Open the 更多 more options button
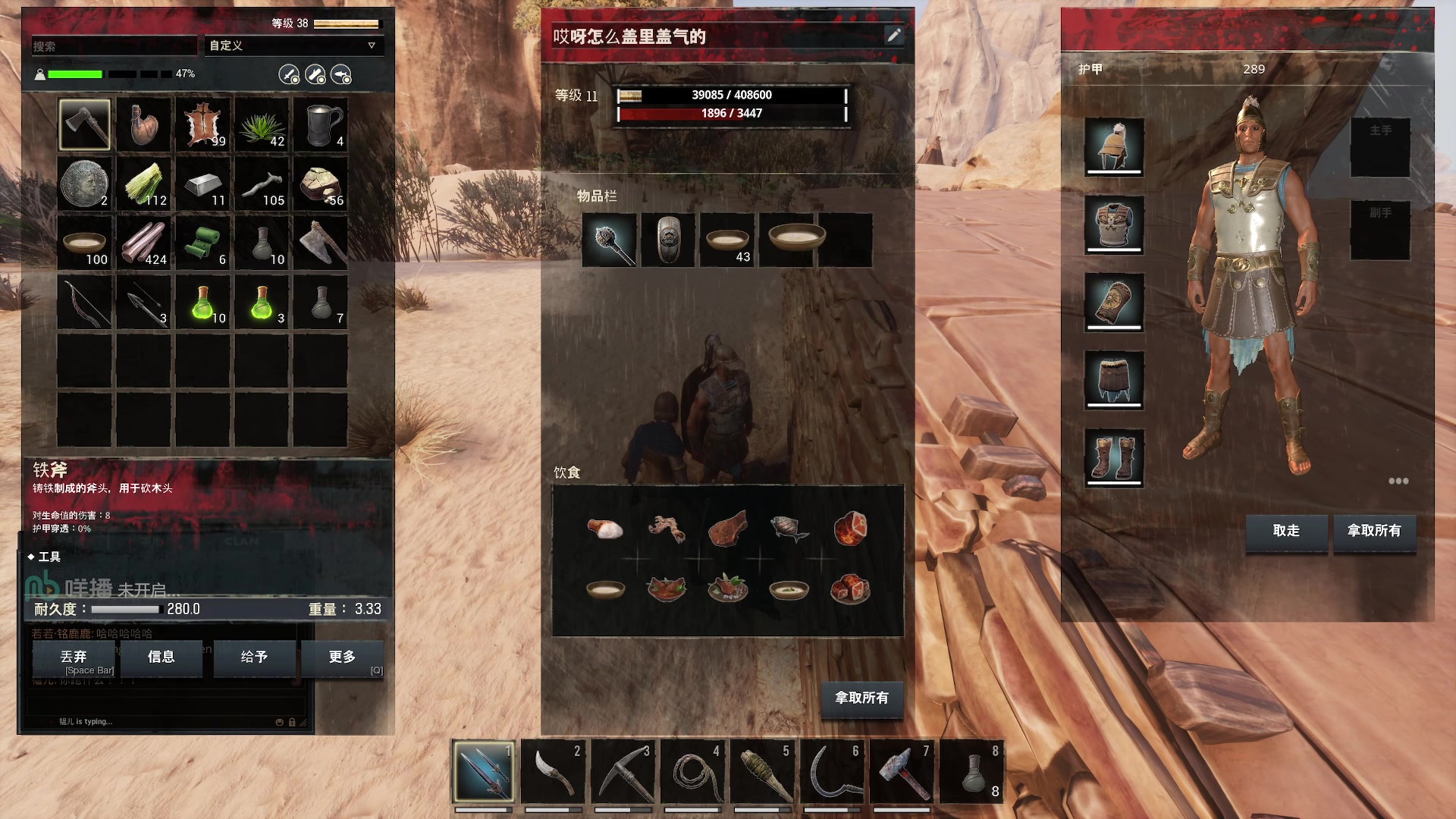 [342, 657]
